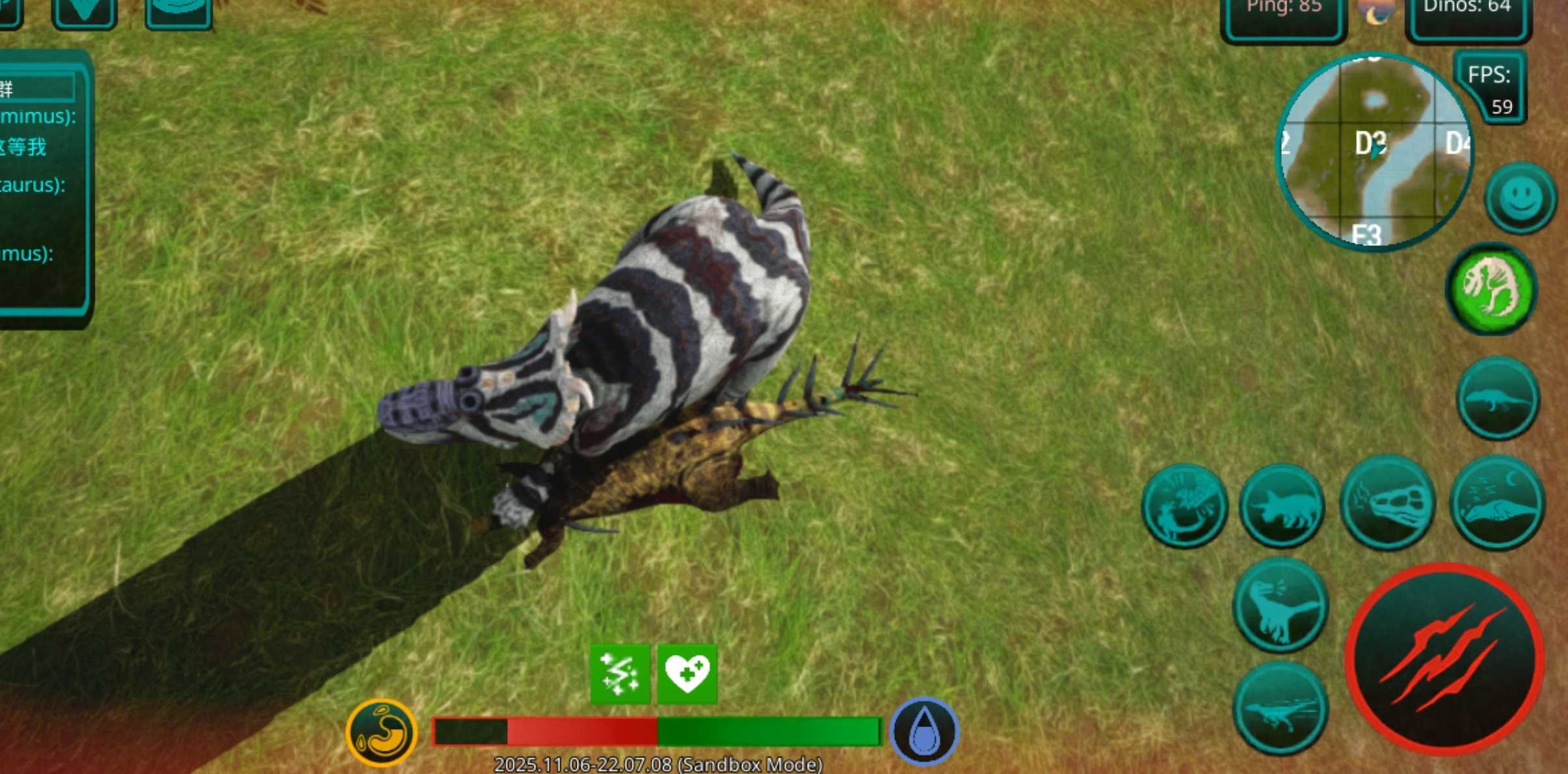Select the green sparkle buff icon

[619, 674]
